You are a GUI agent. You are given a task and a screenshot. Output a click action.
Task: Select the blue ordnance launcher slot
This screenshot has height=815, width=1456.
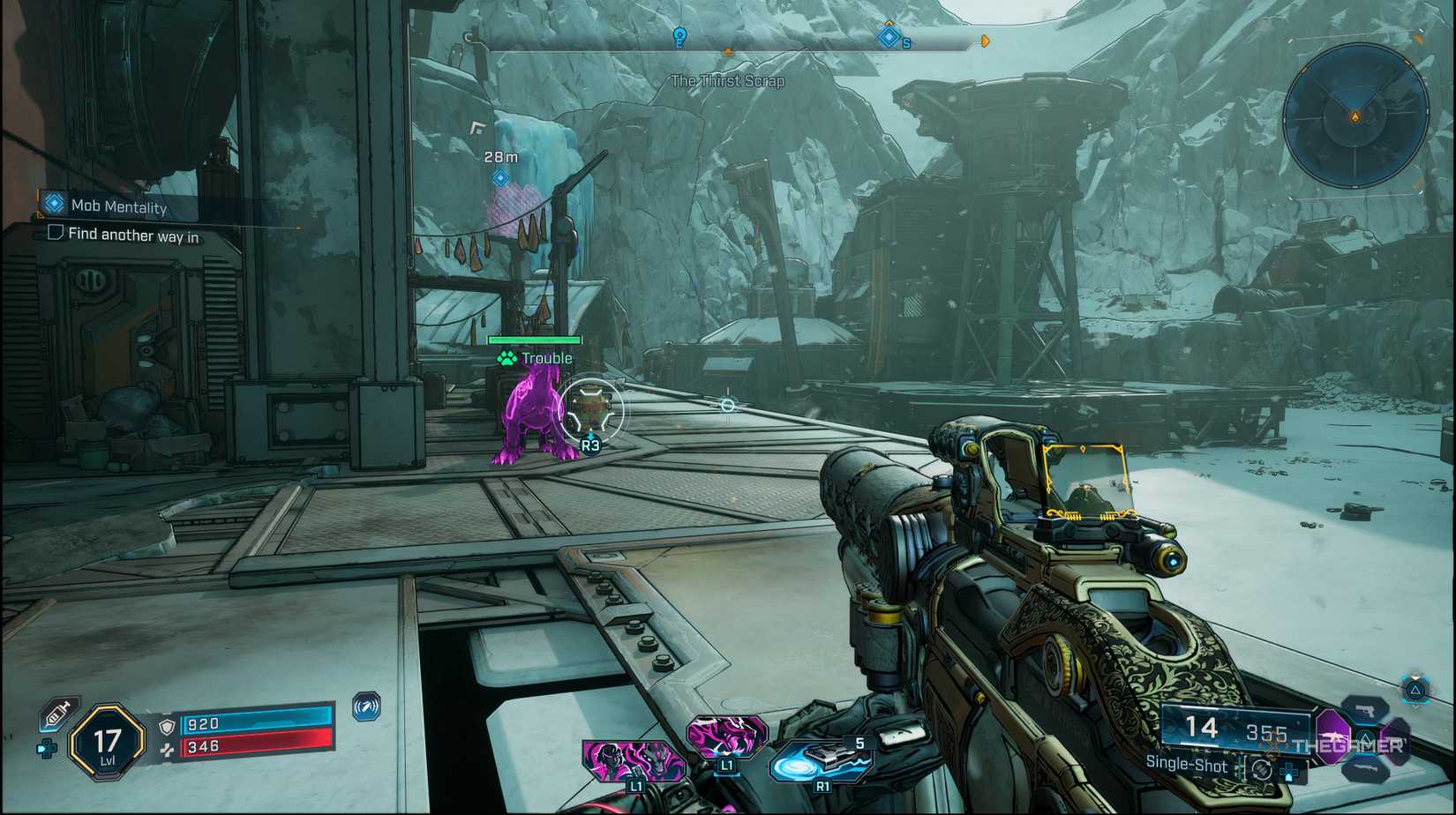point(818,764)
